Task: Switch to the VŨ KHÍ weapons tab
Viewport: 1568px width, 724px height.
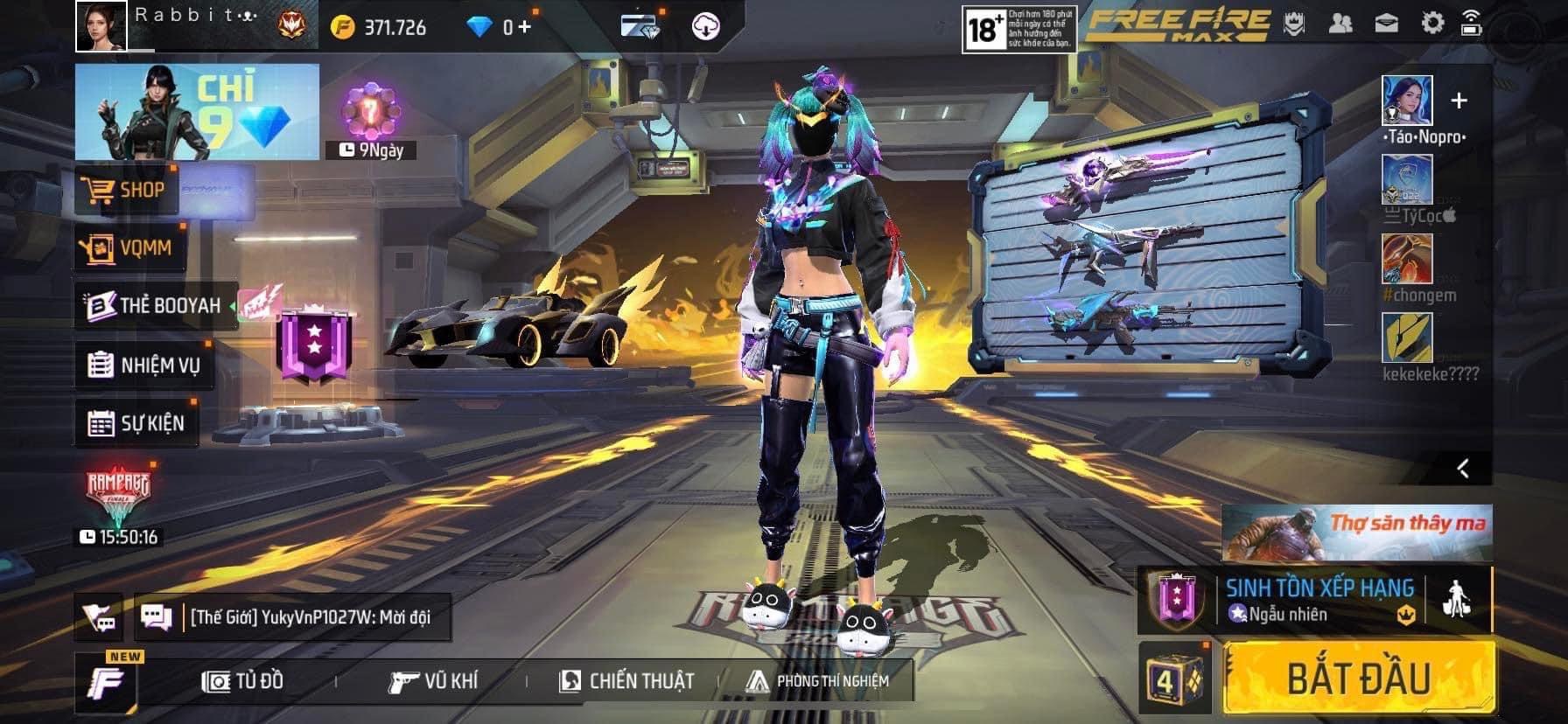Action: click(x=434, y=681)
